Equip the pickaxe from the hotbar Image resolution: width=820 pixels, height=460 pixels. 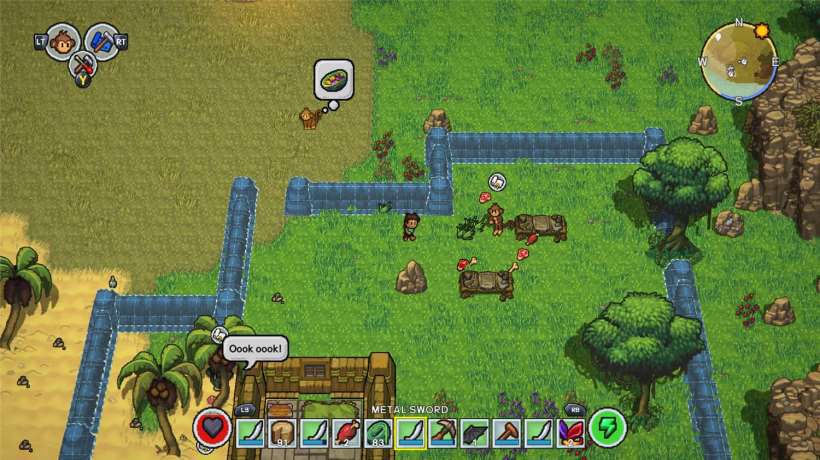pos(443,431)
